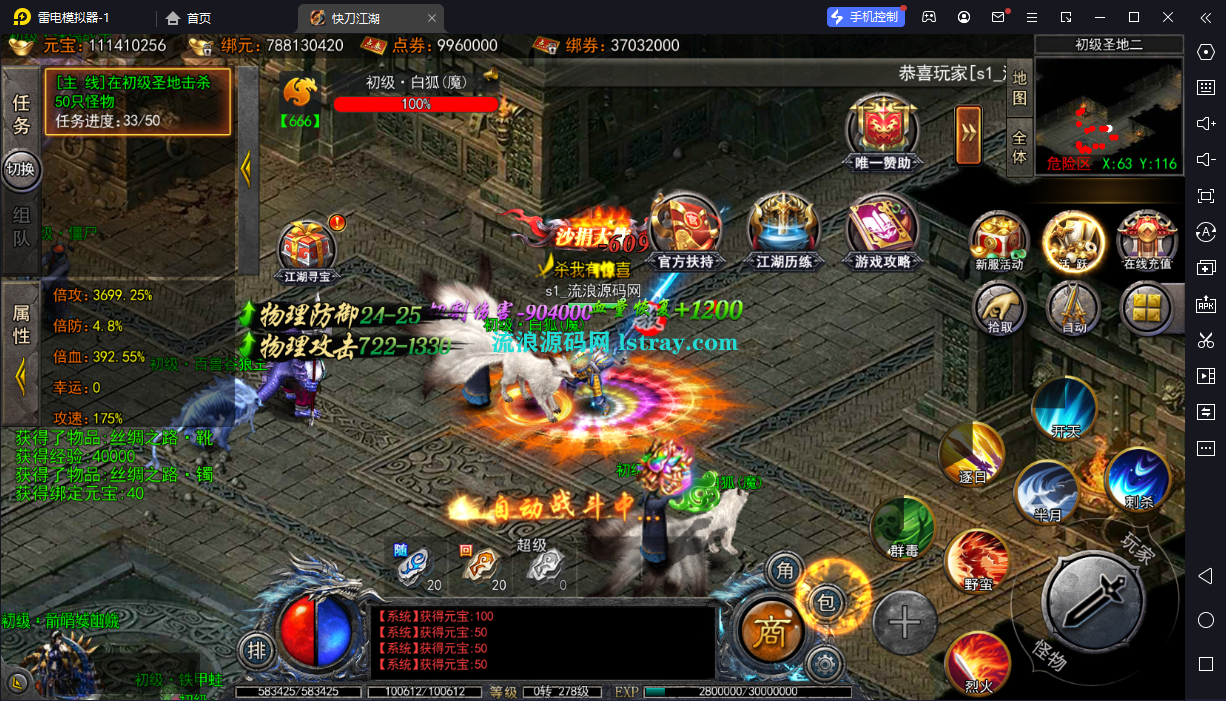Open the 商 shop button
This screenshot has height=701, width=1226.
click(770, 631)
